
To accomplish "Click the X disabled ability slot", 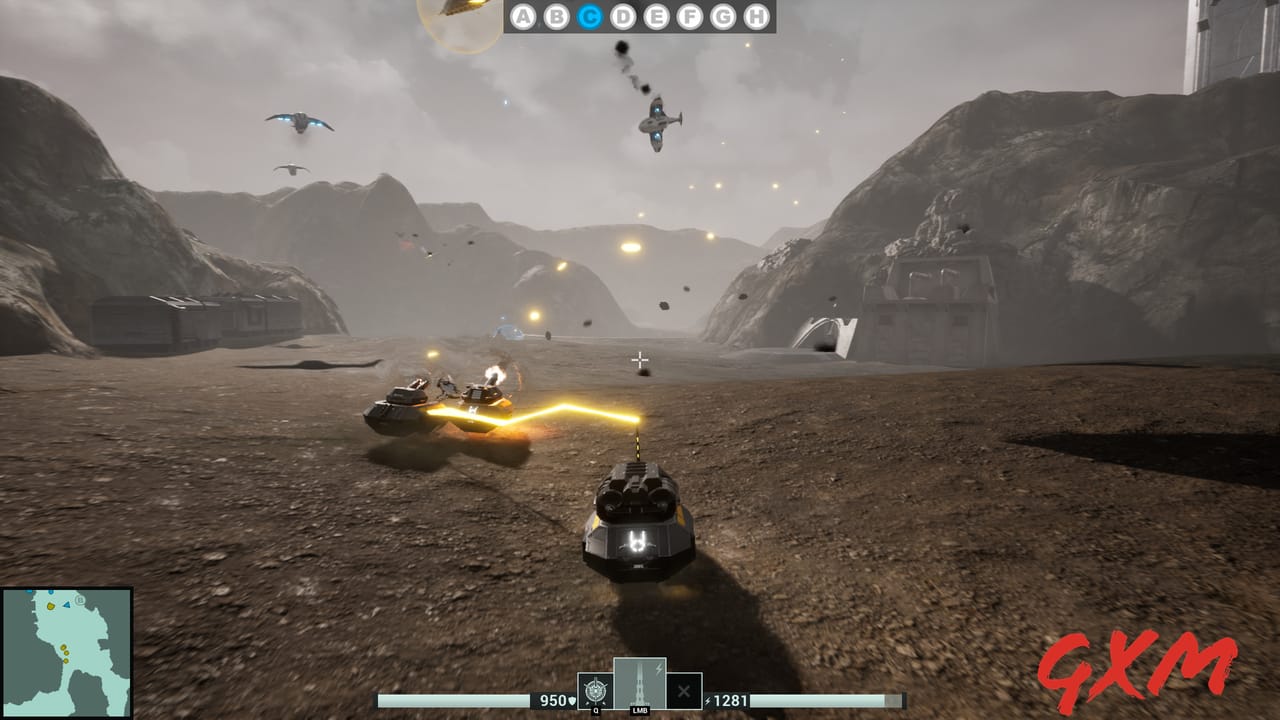I will (685, 690).
